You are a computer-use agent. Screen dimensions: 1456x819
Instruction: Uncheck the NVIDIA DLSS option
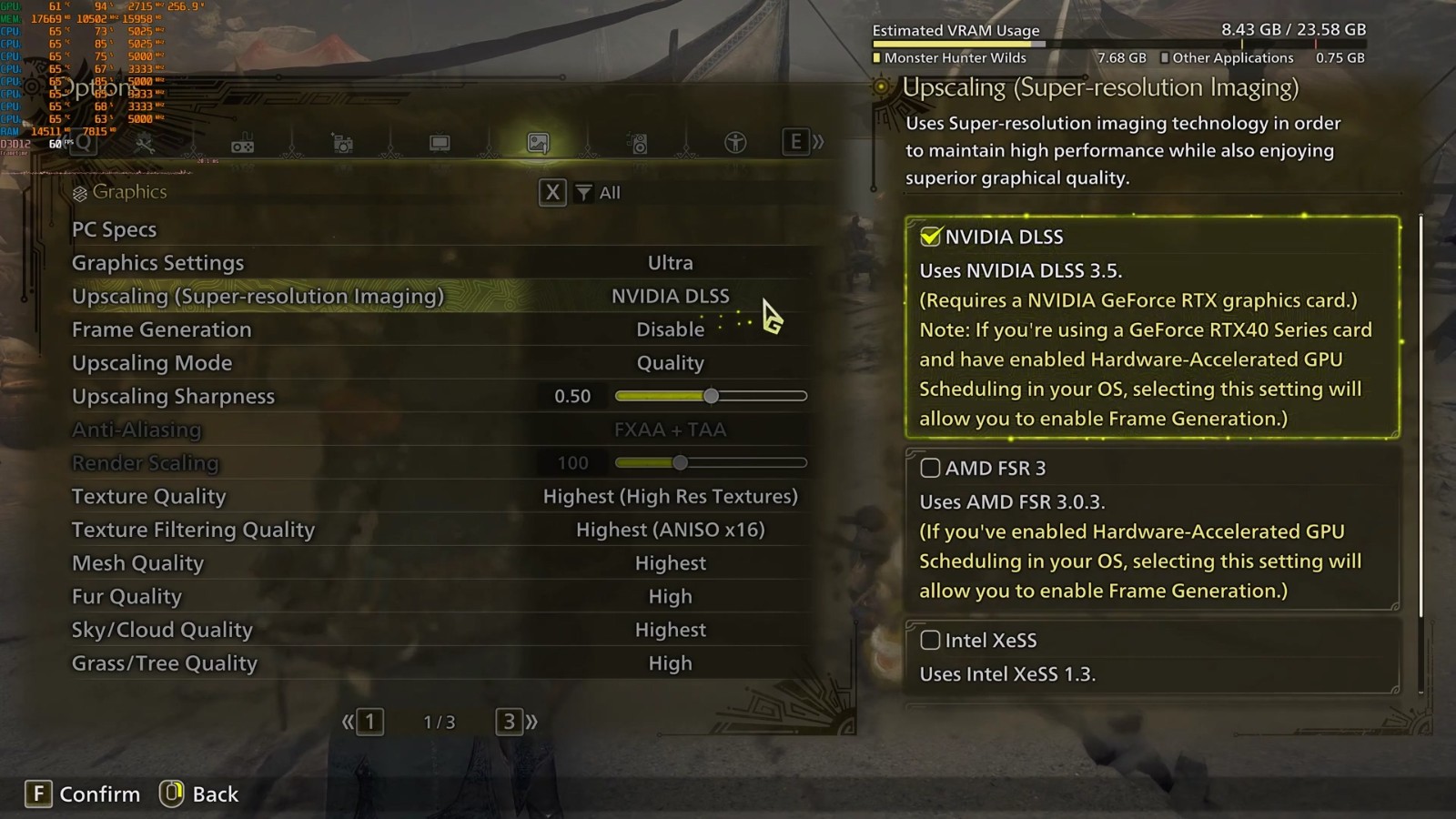pos(929,236)
